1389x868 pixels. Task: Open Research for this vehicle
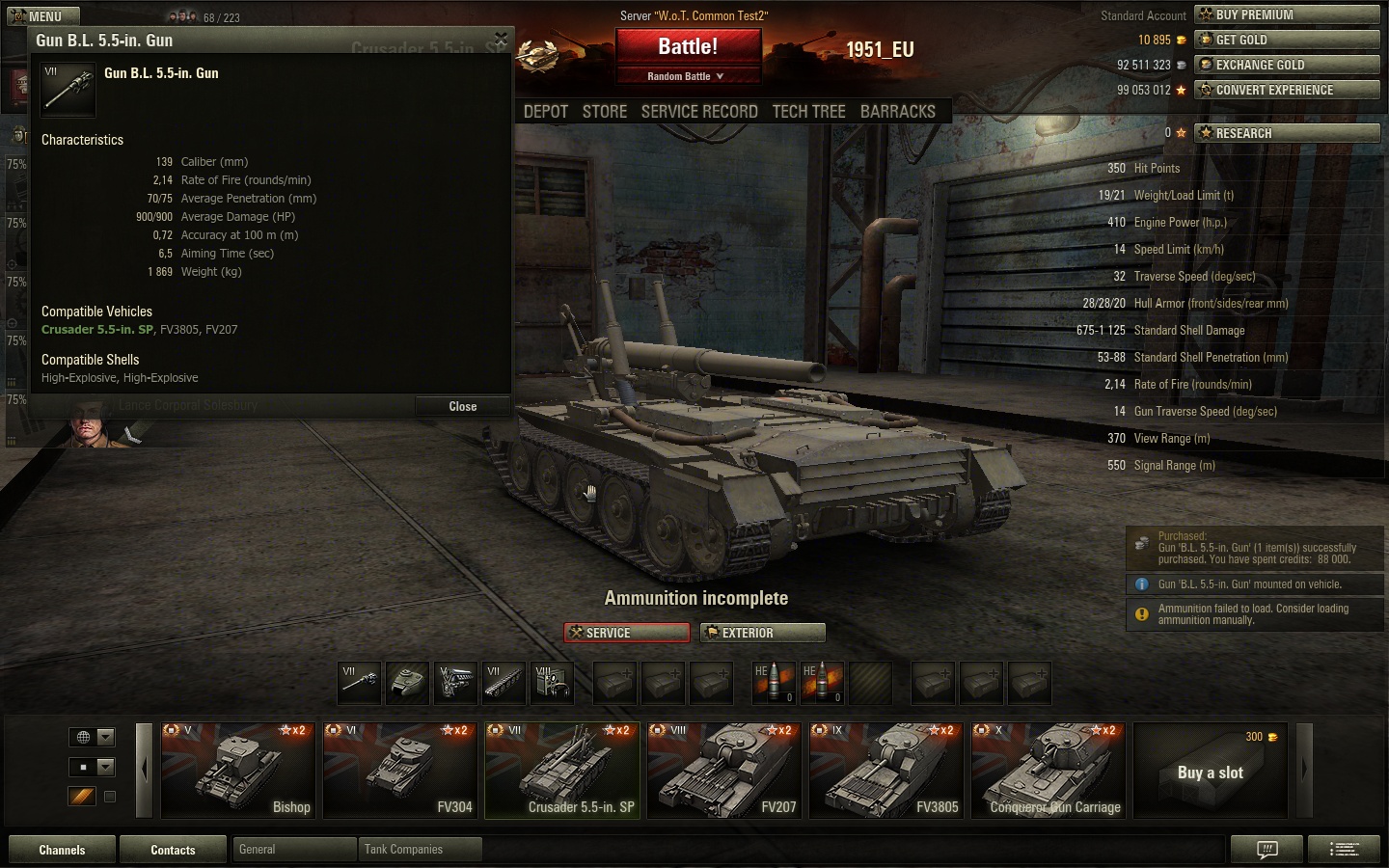1287,133
